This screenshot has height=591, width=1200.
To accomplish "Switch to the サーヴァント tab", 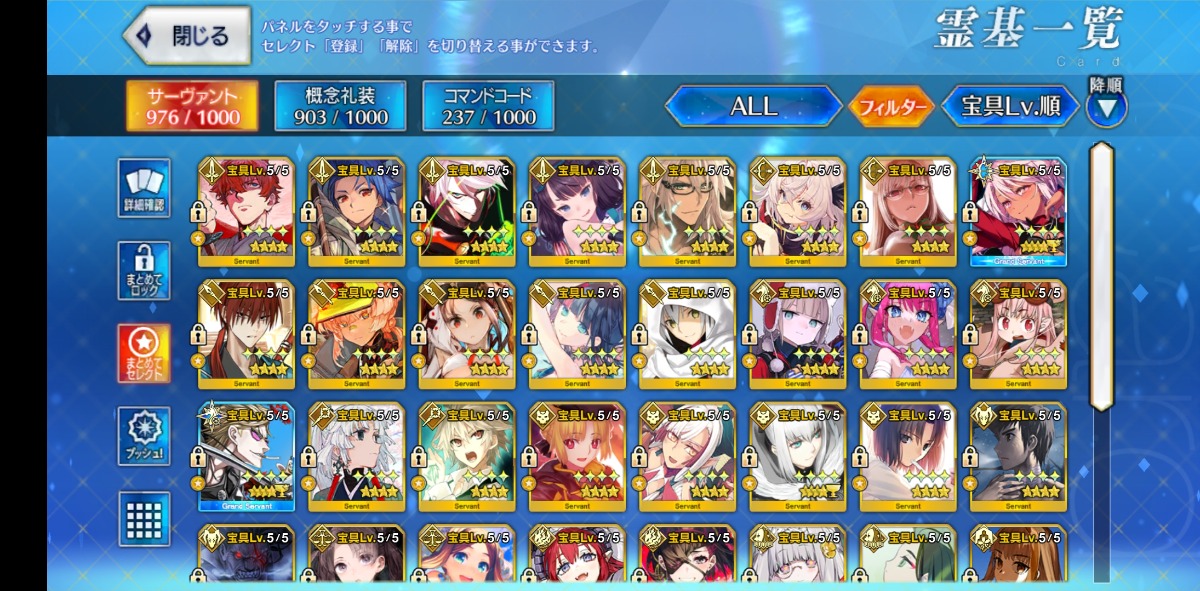I will point(192,106).
